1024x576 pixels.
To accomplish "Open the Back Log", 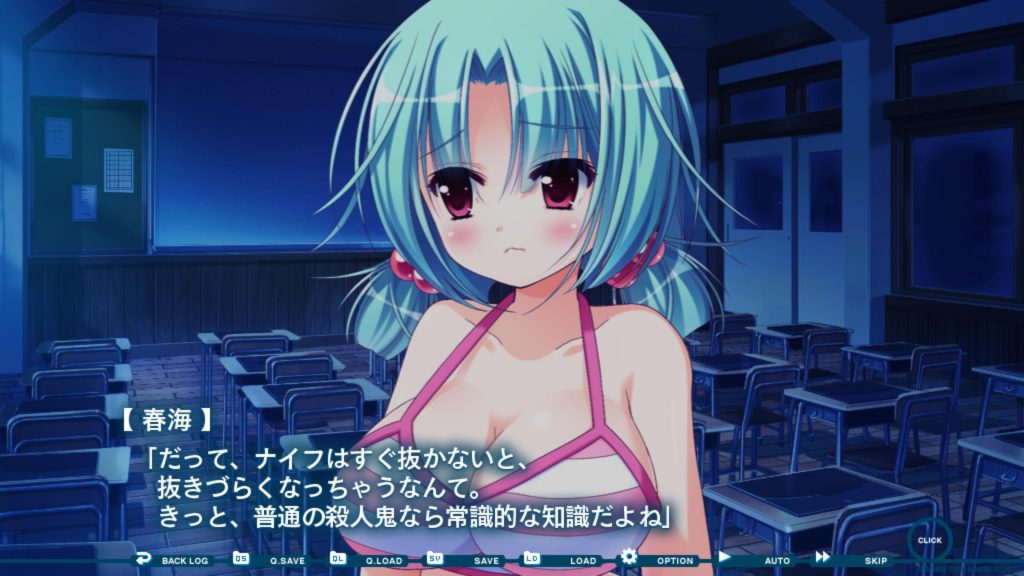I will [x=174, y=560].
